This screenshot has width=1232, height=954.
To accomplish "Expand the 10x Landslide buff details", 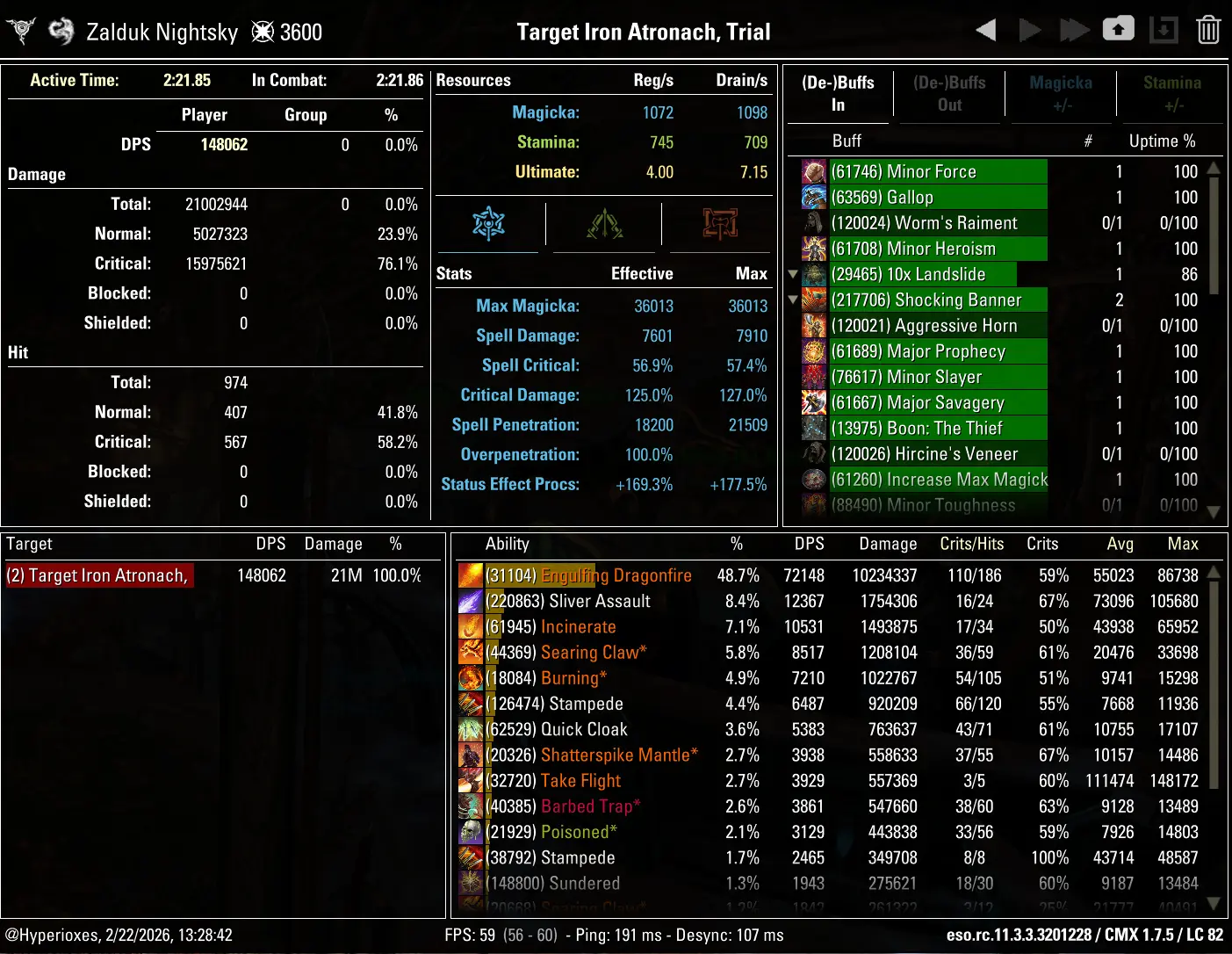I will [x=793, y=274].
